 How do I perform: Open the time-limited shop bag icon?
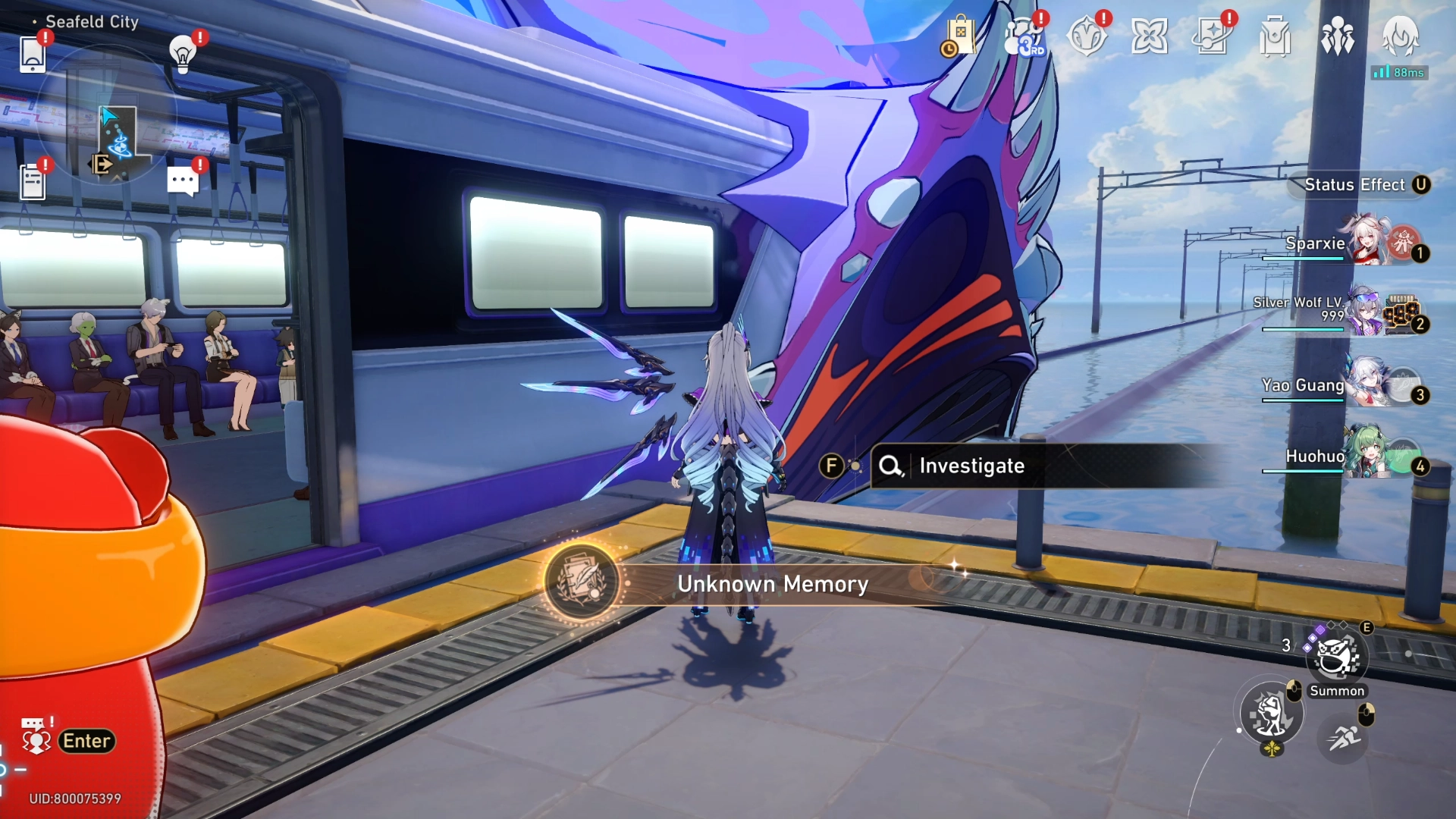[x=960, y=36]
